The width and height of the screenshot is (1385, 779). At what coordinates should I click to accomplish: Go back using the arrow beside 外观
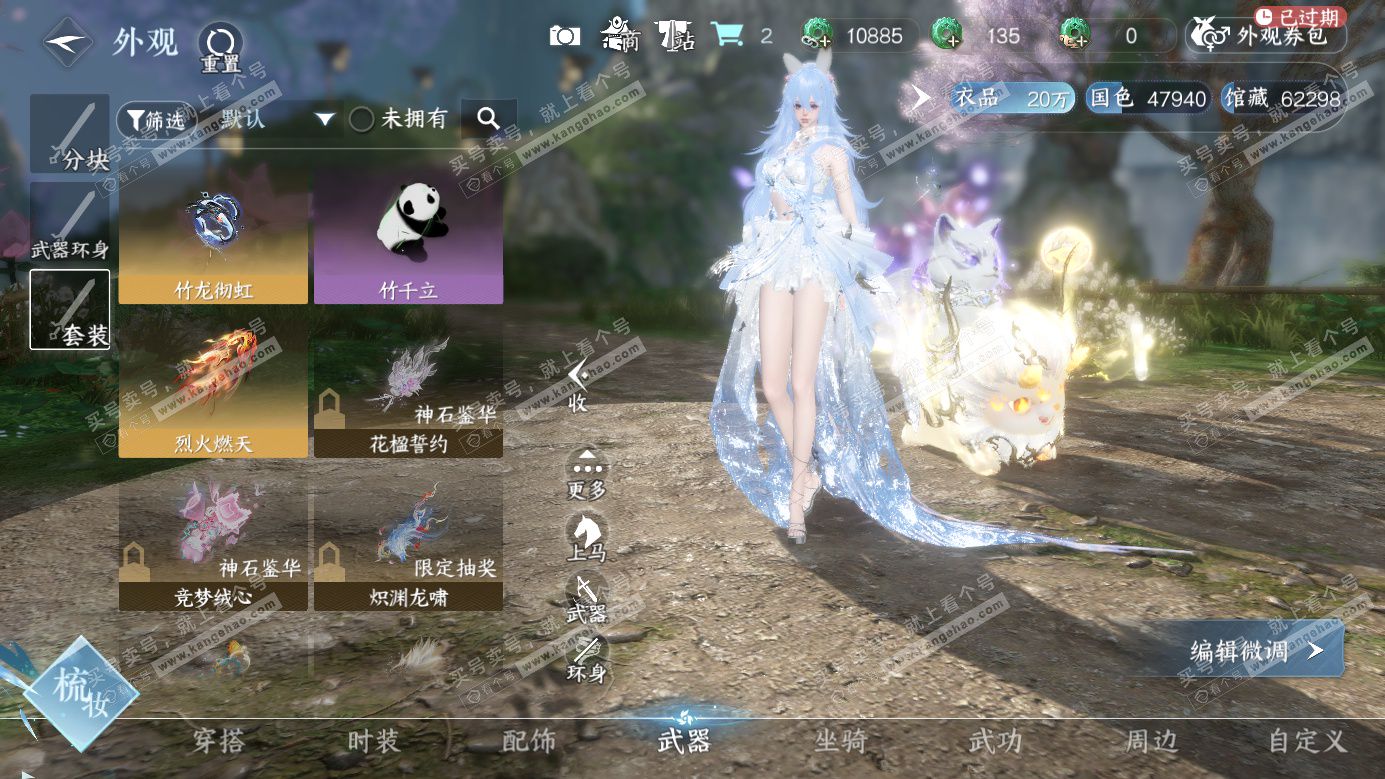pyautogui.click(x=68, y=42)
